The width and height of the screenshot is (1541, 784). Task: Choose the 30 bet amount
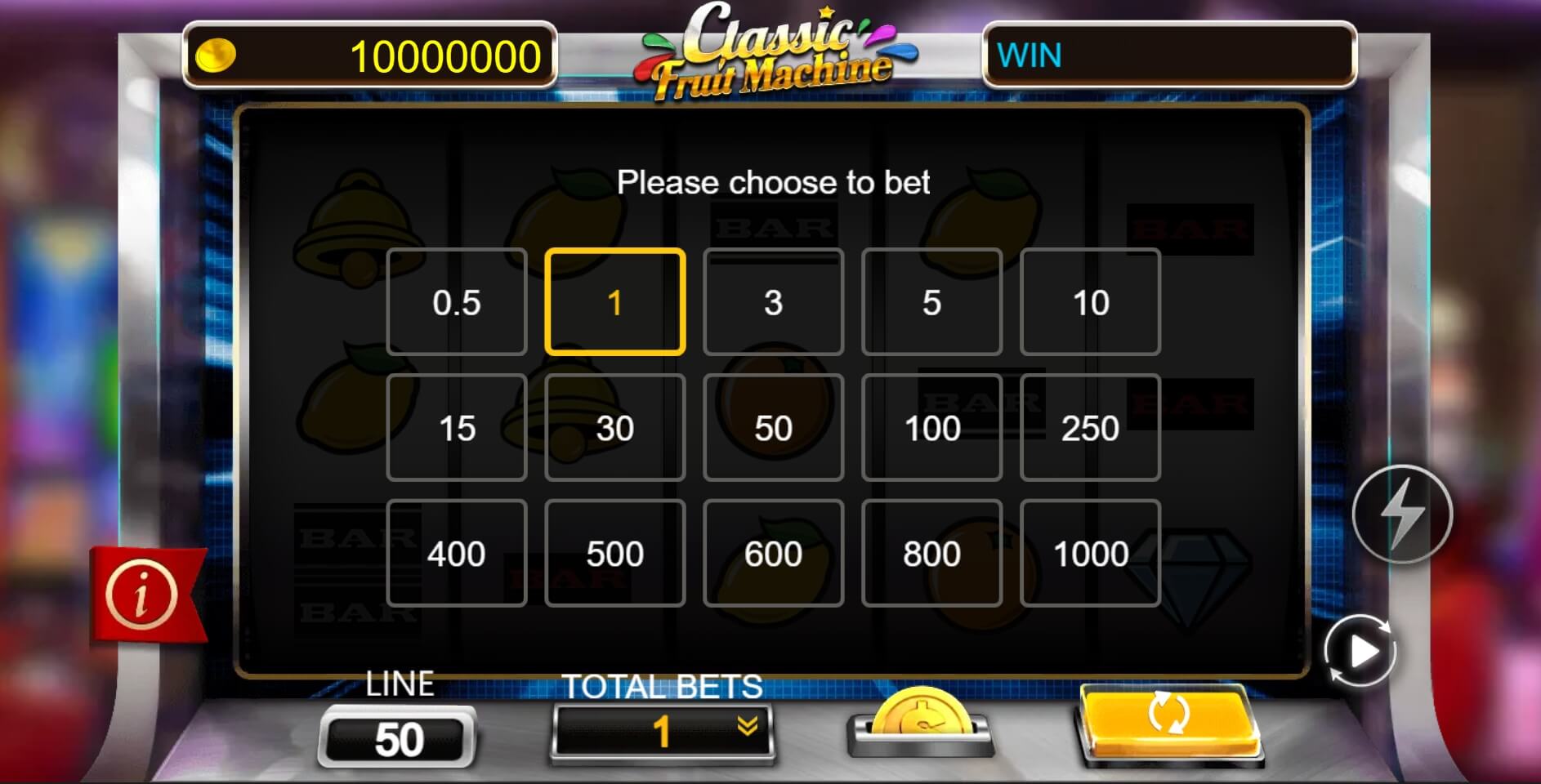pos(615,428)
